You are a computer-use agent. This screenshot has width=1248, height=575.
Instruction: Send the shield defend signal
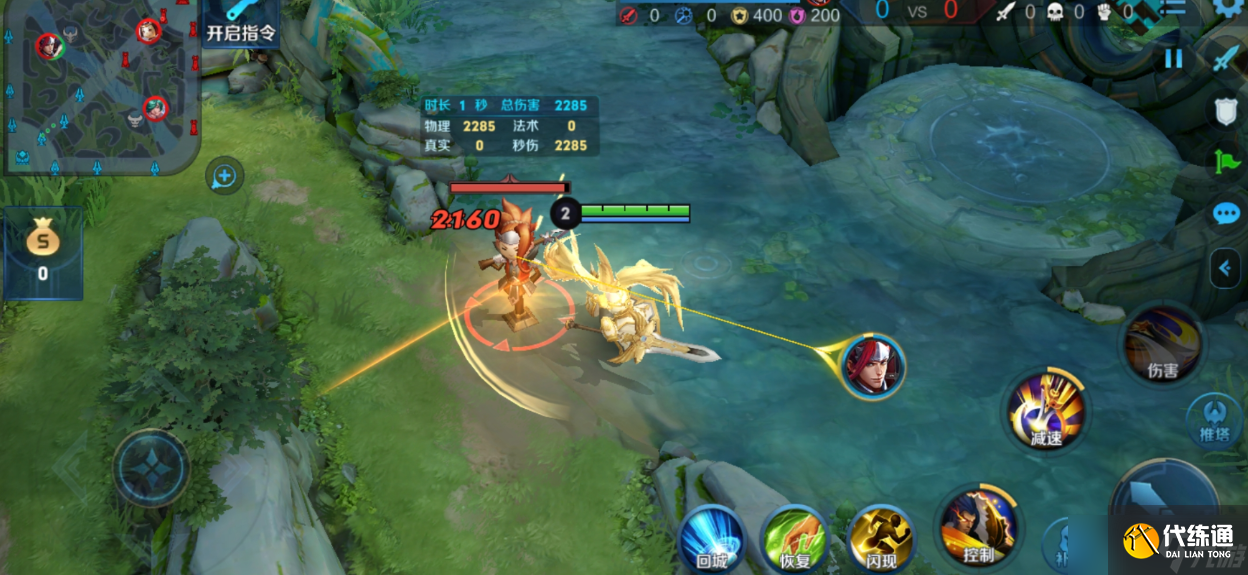1226,111
